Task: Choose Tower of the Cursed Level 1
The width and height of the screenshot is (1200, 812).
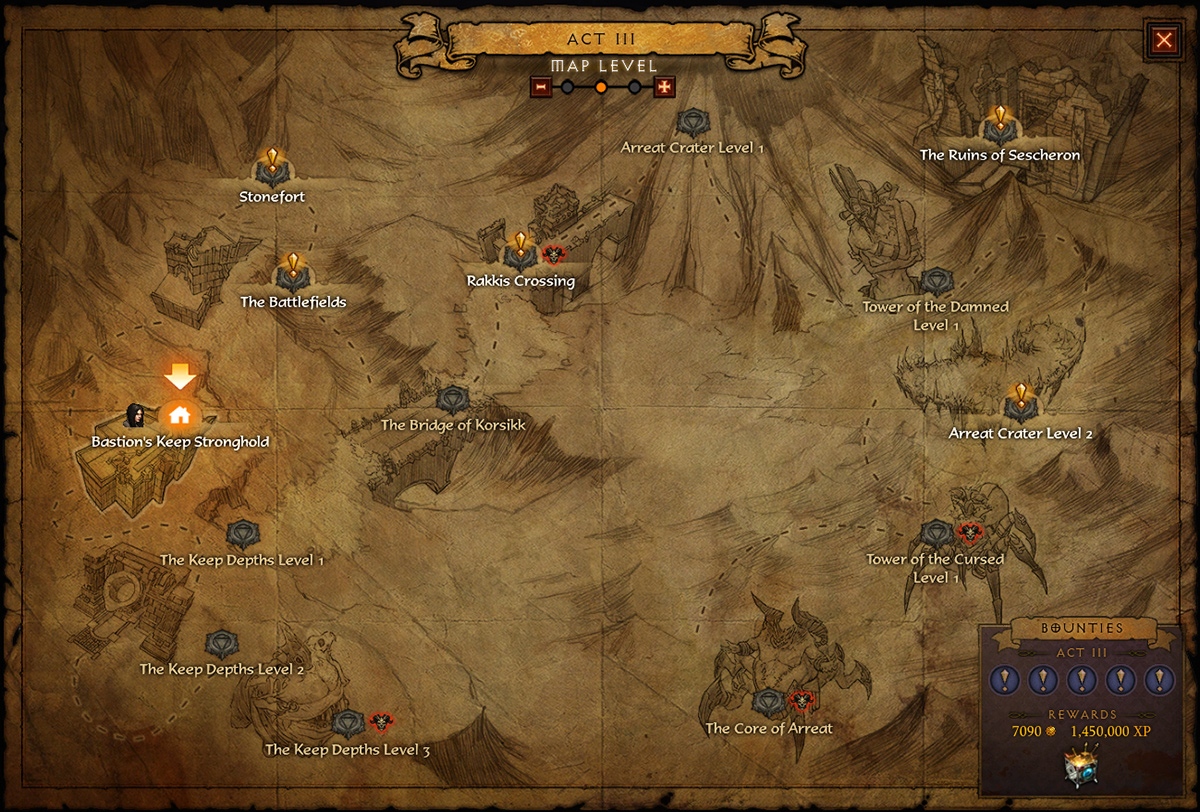Action: (x=937, y=533)
